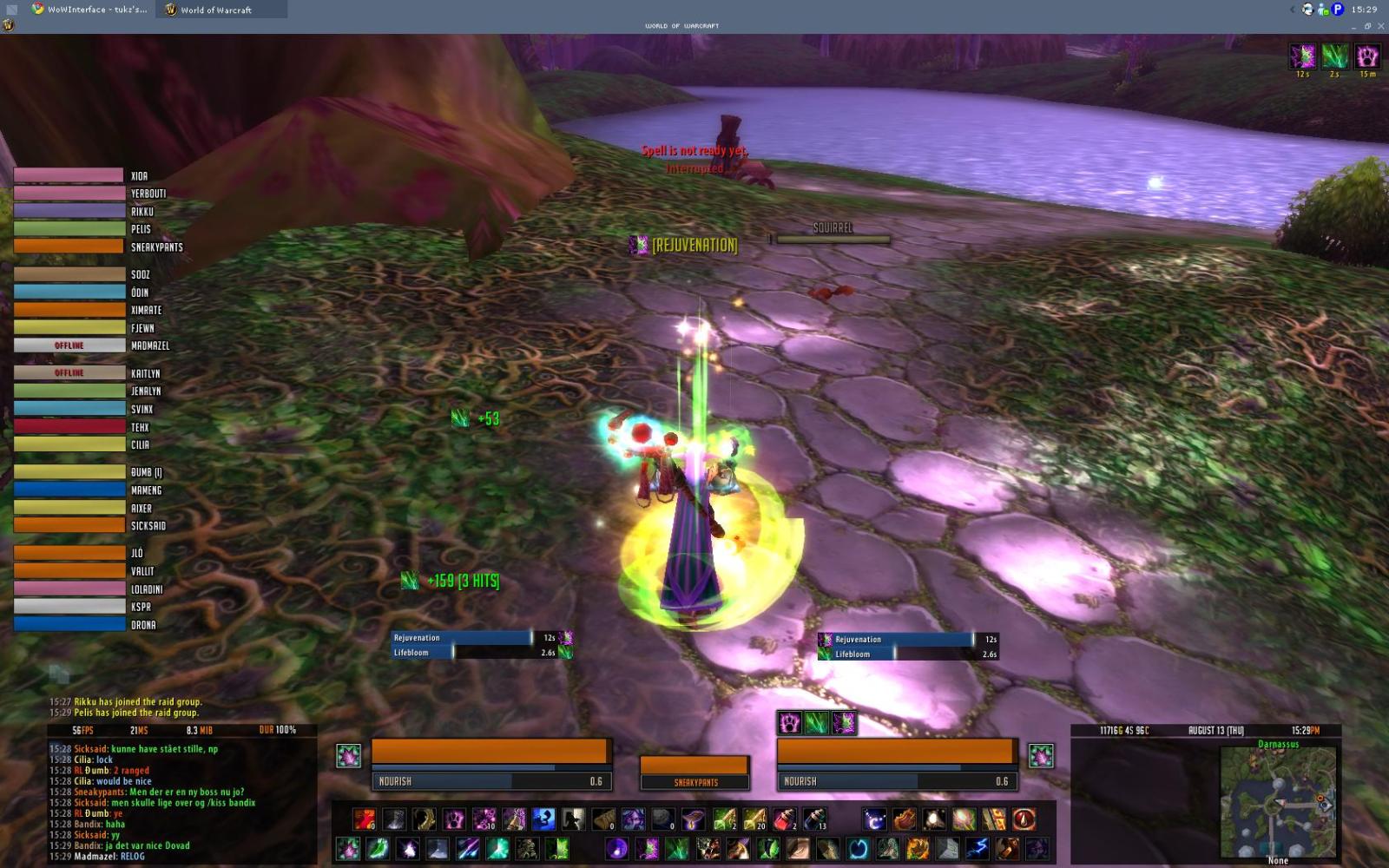Screen dimensions: 1389x868
Task: Cast the blue lightning bolt spell
Action: click(x=978, y=847)
